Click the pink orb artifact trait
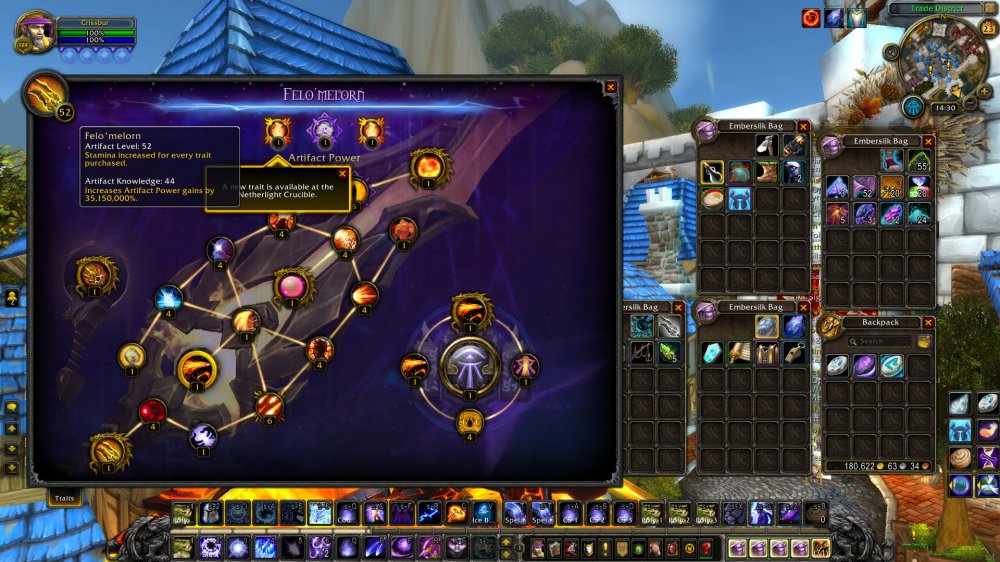Screen dimensions: 1000x562 pyautogui.click(x=293, y=287)
